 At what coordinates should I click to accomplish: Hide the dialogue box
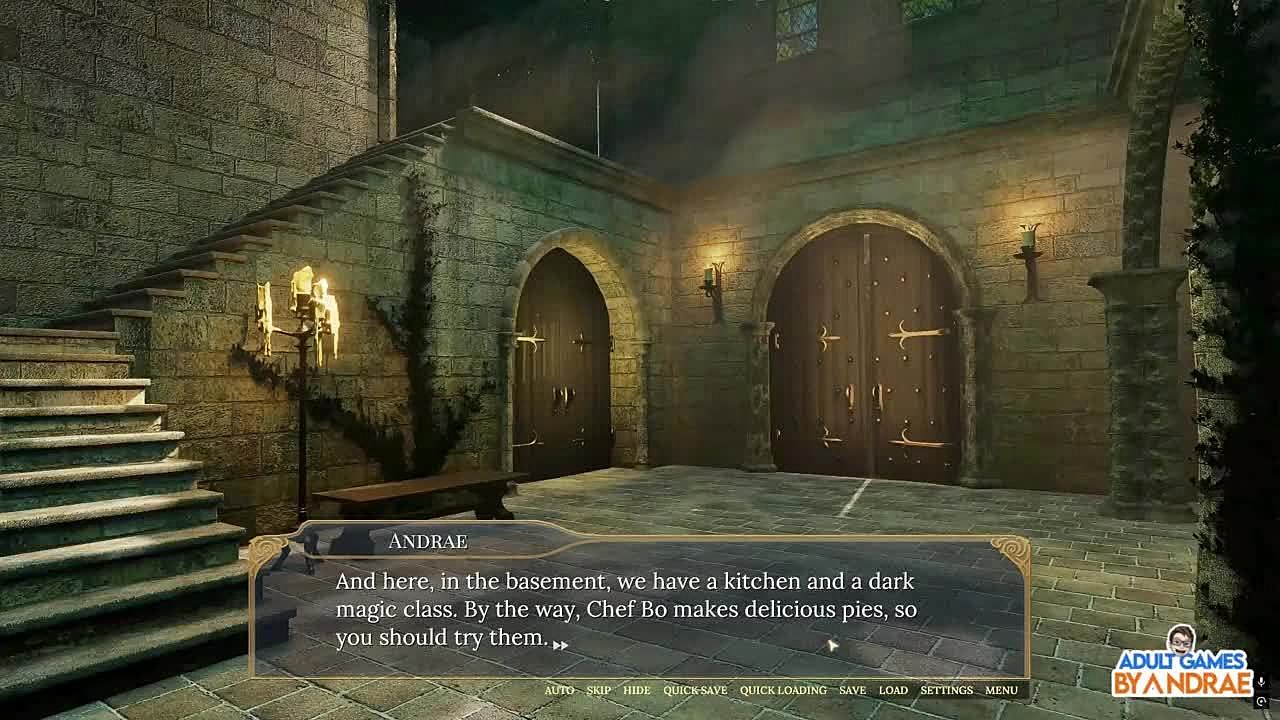pos(636,690)
